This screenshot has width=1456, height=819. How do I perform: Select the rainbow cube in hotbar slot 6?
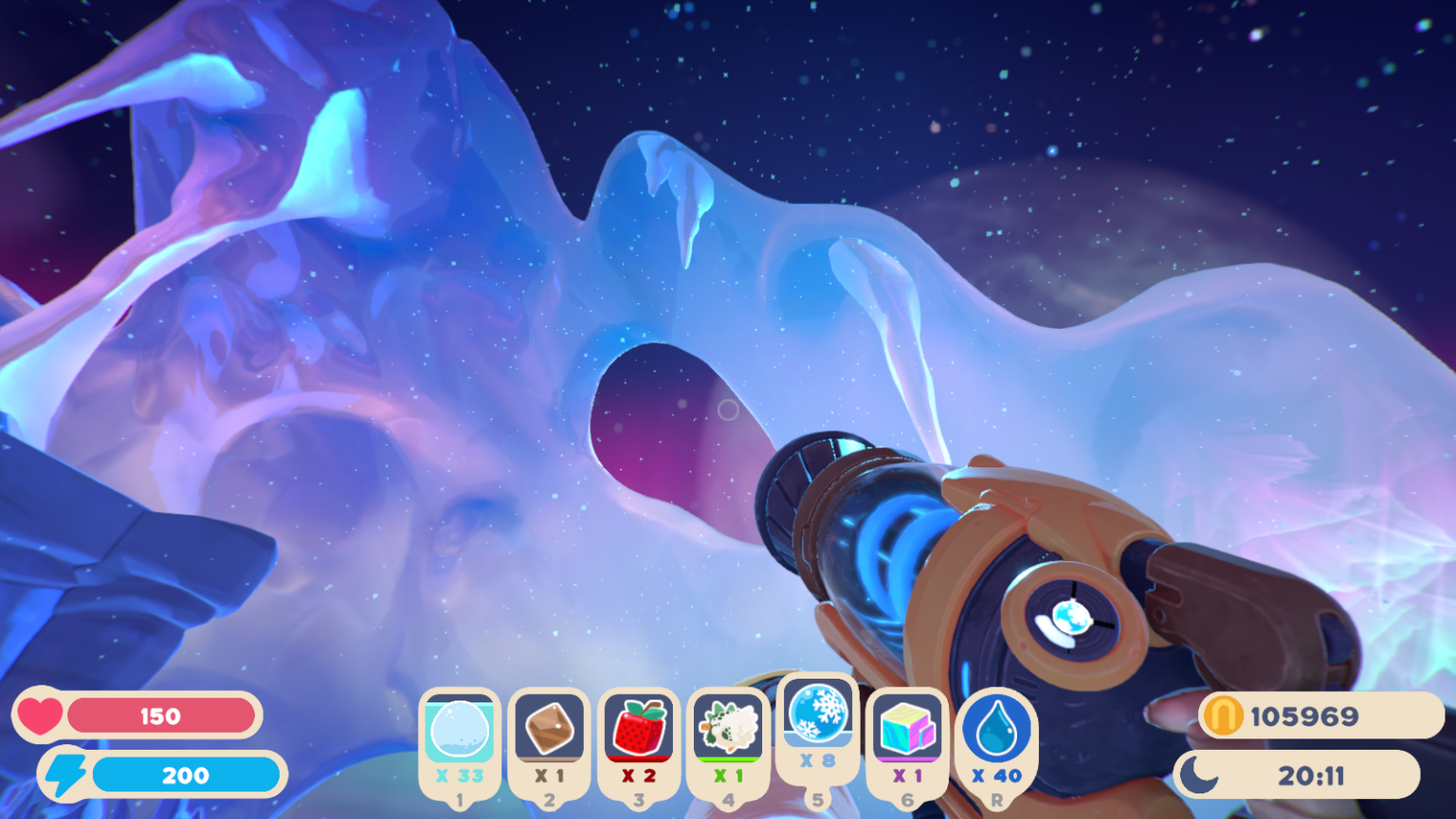click(x=907, y=730)
